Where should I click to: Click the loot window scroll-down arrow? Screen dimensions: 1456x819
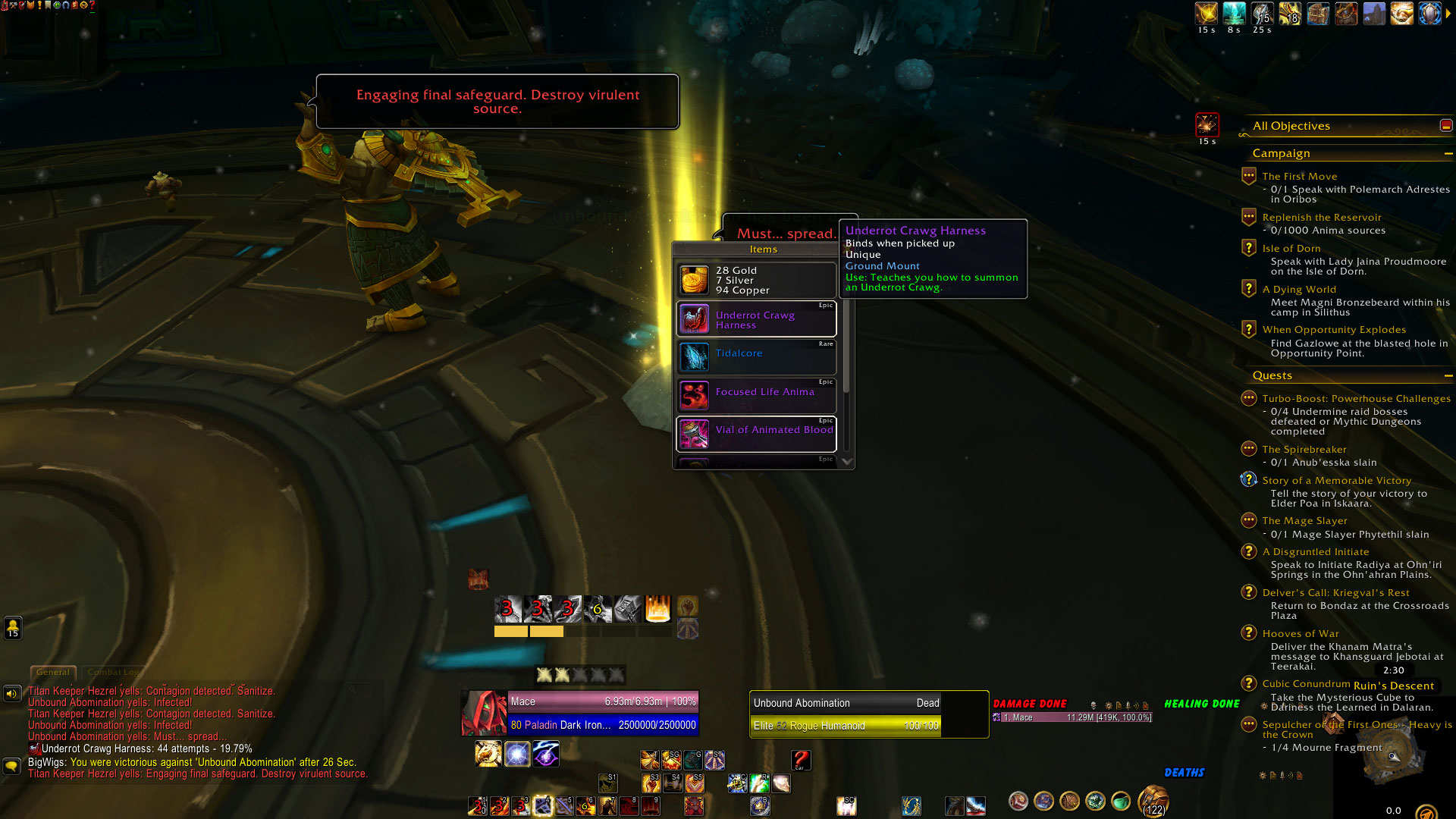click(x=847, y=461)
